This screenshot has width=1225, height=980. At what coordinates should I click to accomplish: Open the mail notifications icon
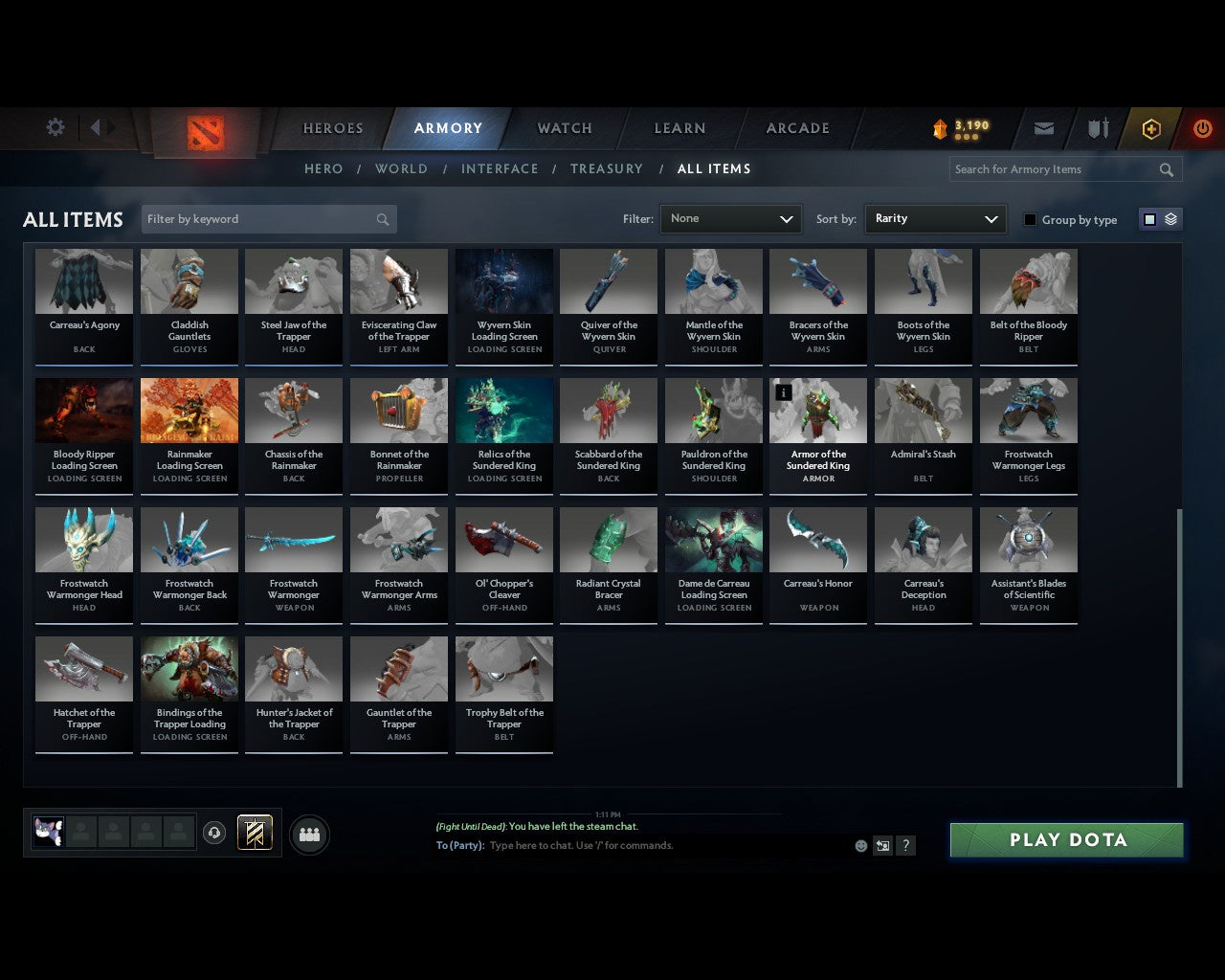point(1043,127)
